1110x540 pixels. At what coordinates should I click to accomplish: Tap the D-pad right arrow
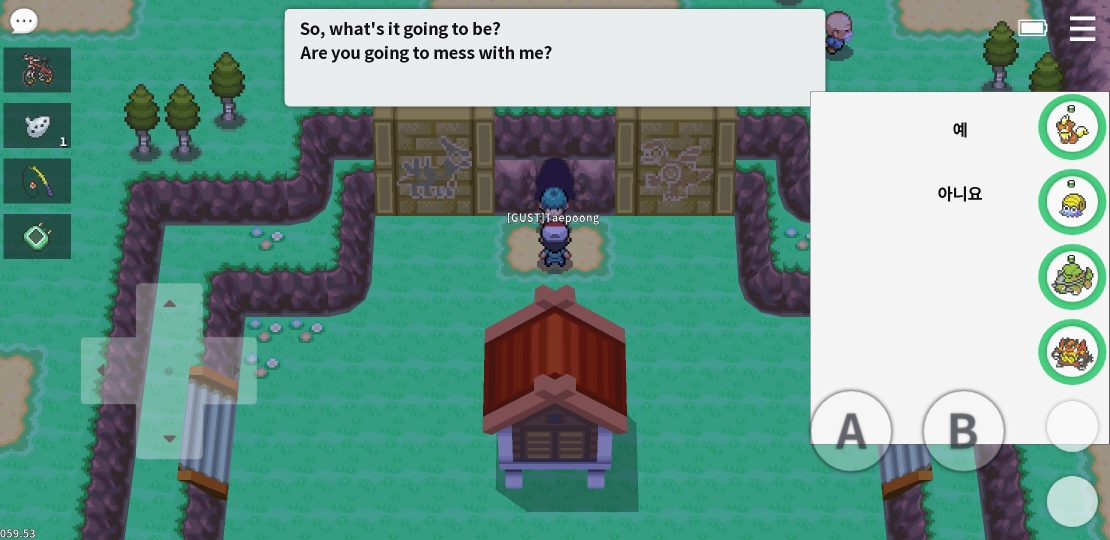[238, 371]
